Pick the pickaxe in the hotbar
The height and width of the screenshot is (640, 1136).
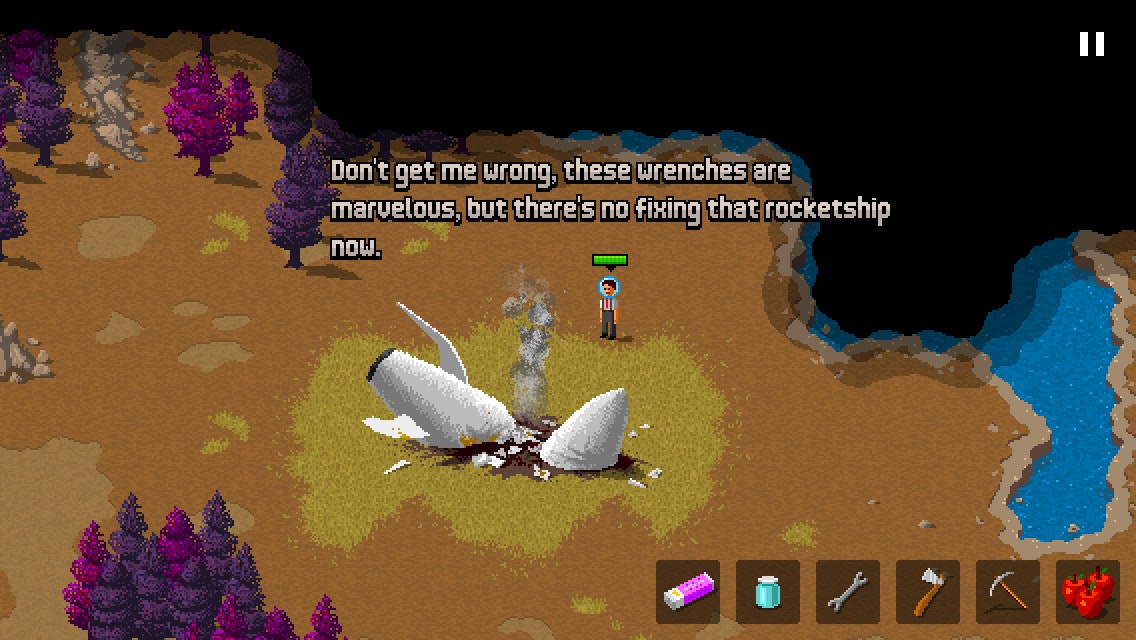[x=1008, y=592]
